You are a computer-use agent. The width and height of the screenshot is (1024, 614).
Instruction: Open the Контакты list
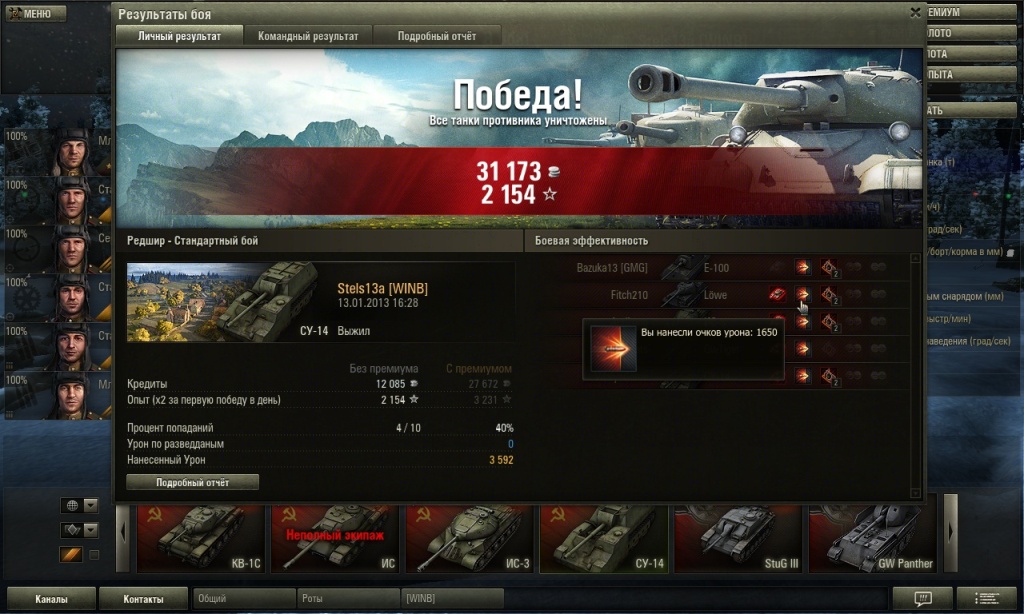pyautogui.click(x=143, y=599)
